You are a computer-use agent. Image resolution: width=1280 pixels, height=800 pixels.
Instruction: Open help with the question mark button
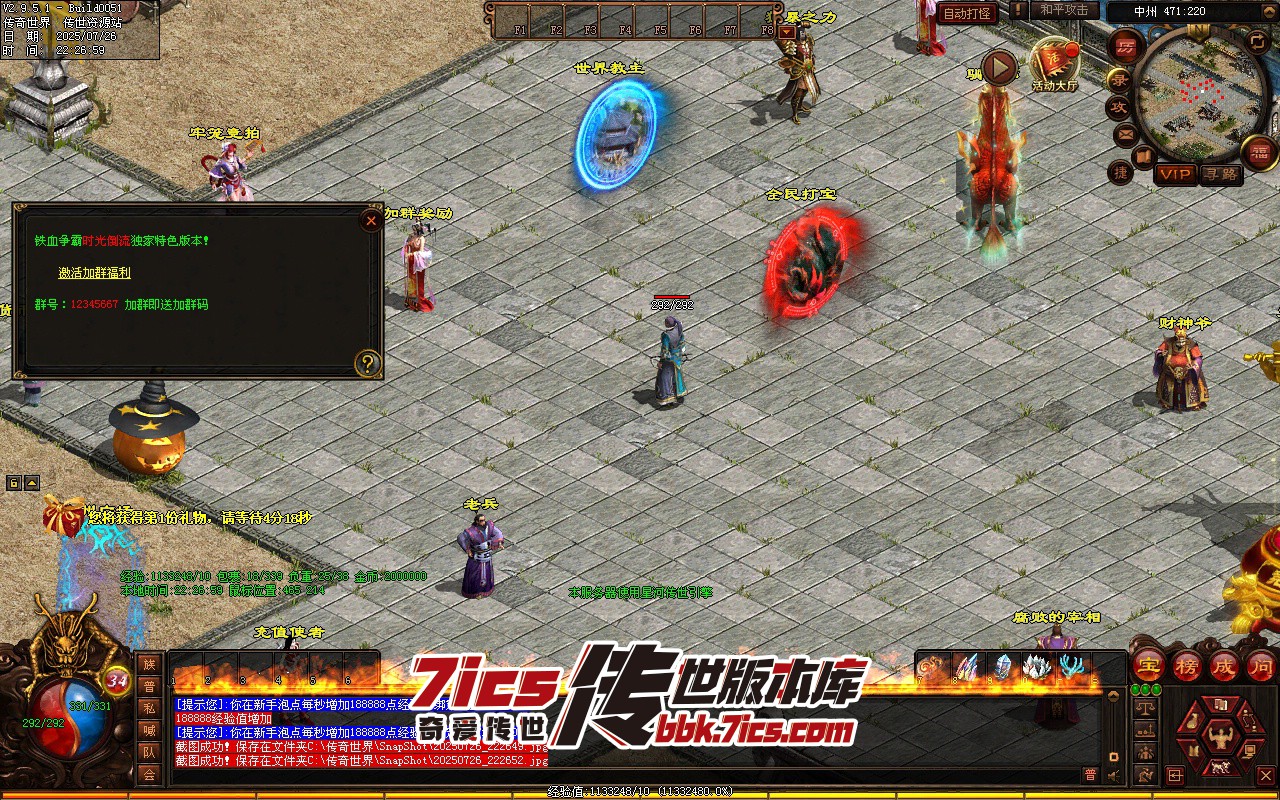coord(368,363)
